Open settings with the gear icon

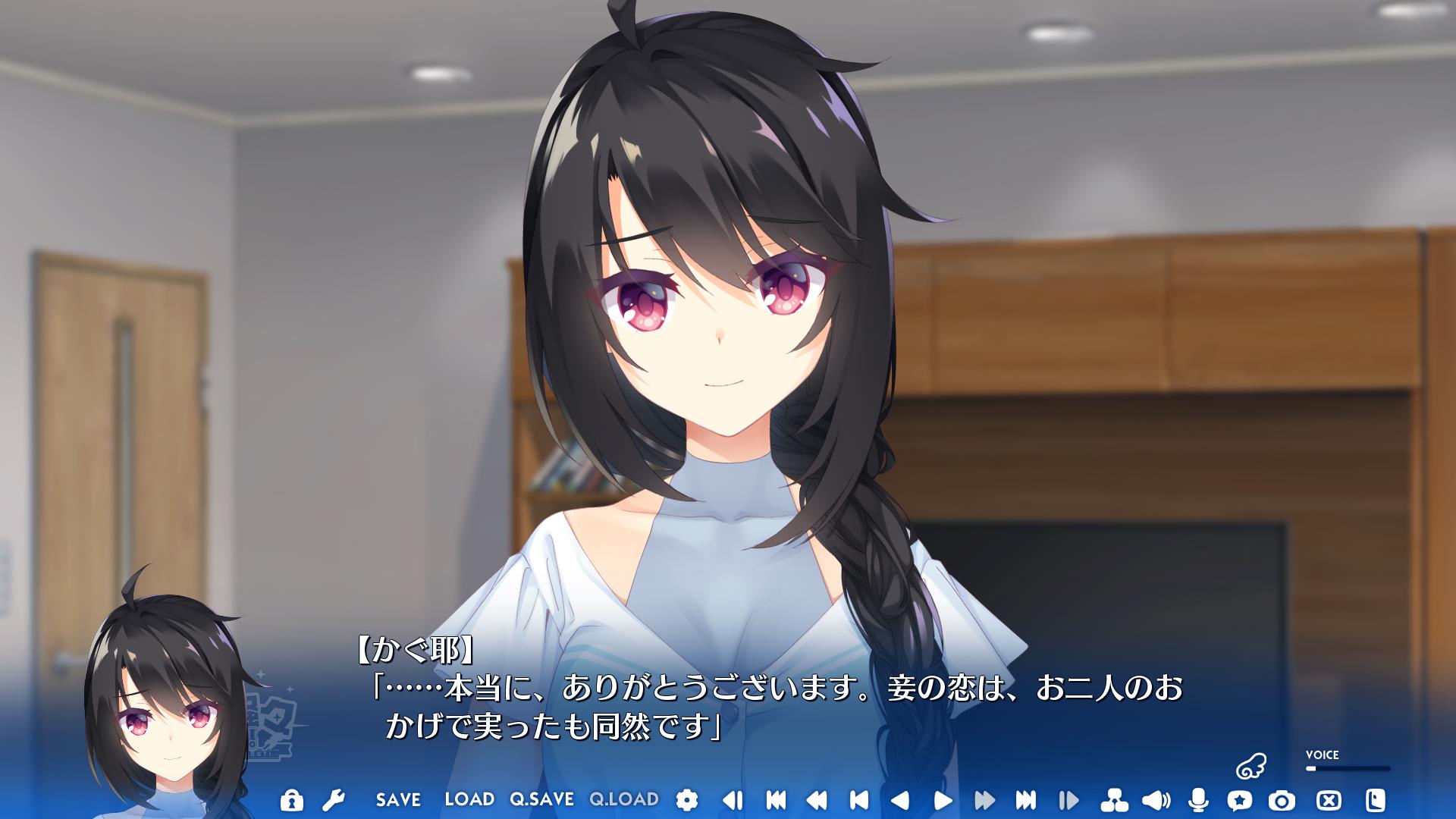coord(686,800)
